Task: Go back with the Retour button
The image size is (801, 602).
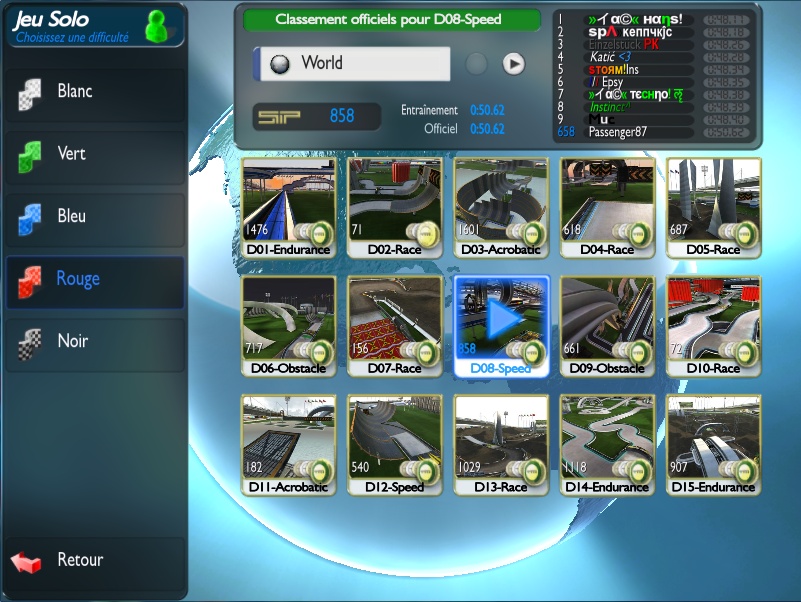Action: [94, 561]
